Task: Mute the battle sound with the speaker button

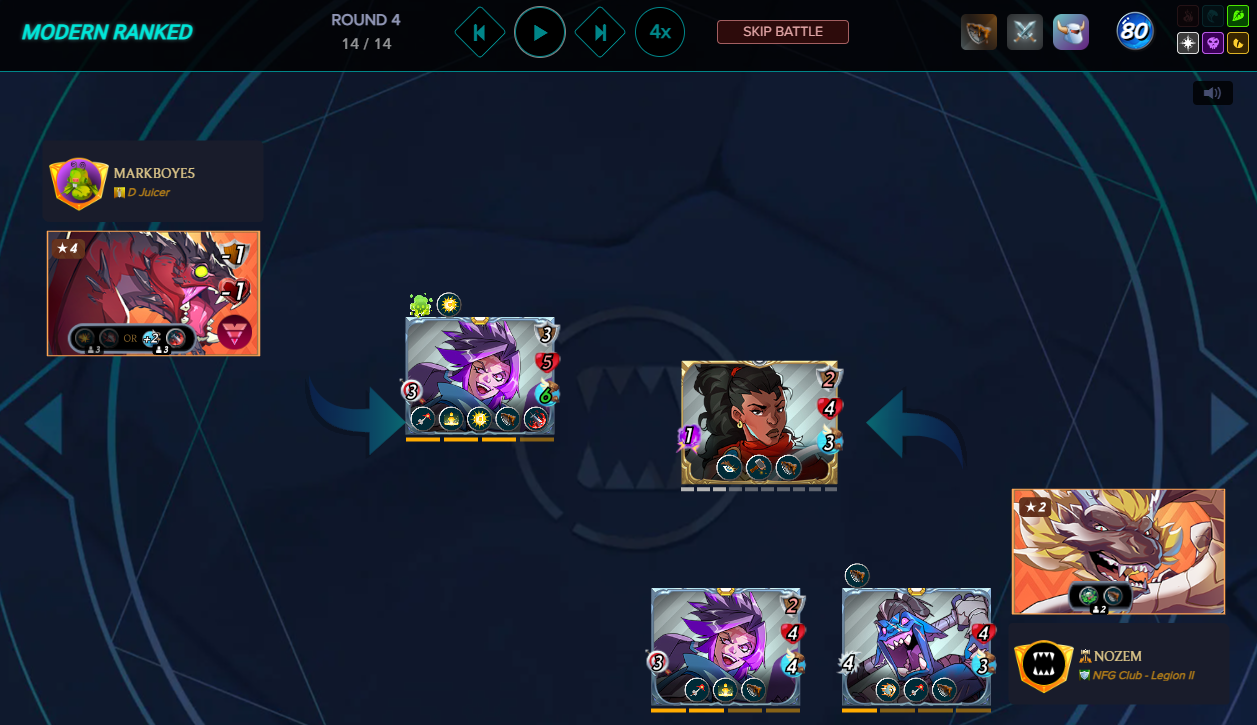Action: coord(1212,93)
